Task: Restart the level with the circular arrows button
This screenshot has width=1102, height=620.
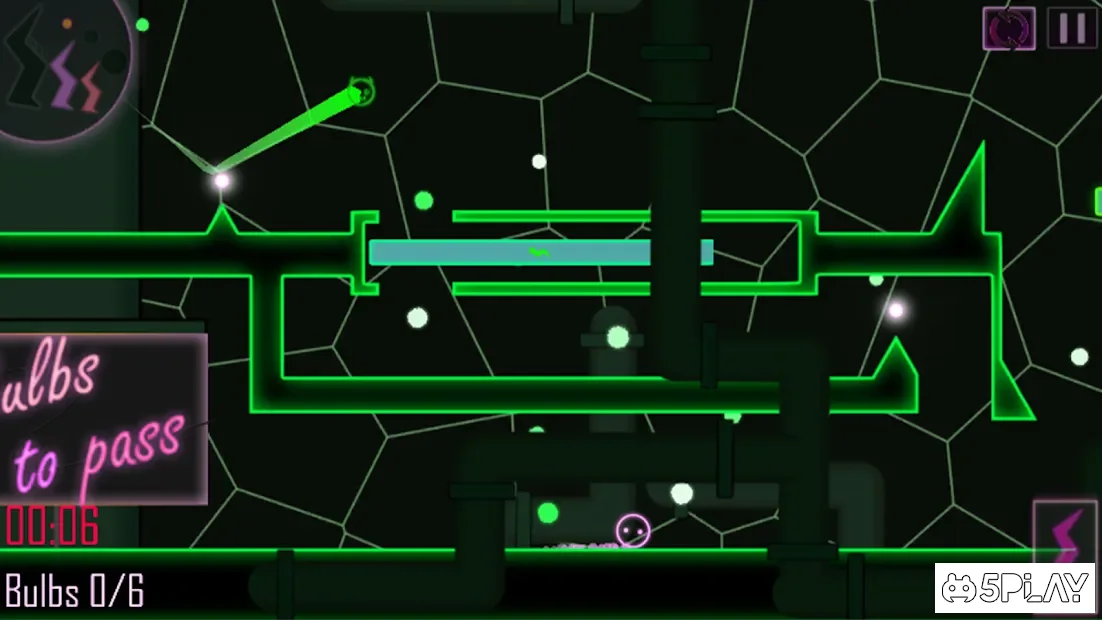Action: pyautogui.click(x=1009, y=28)
